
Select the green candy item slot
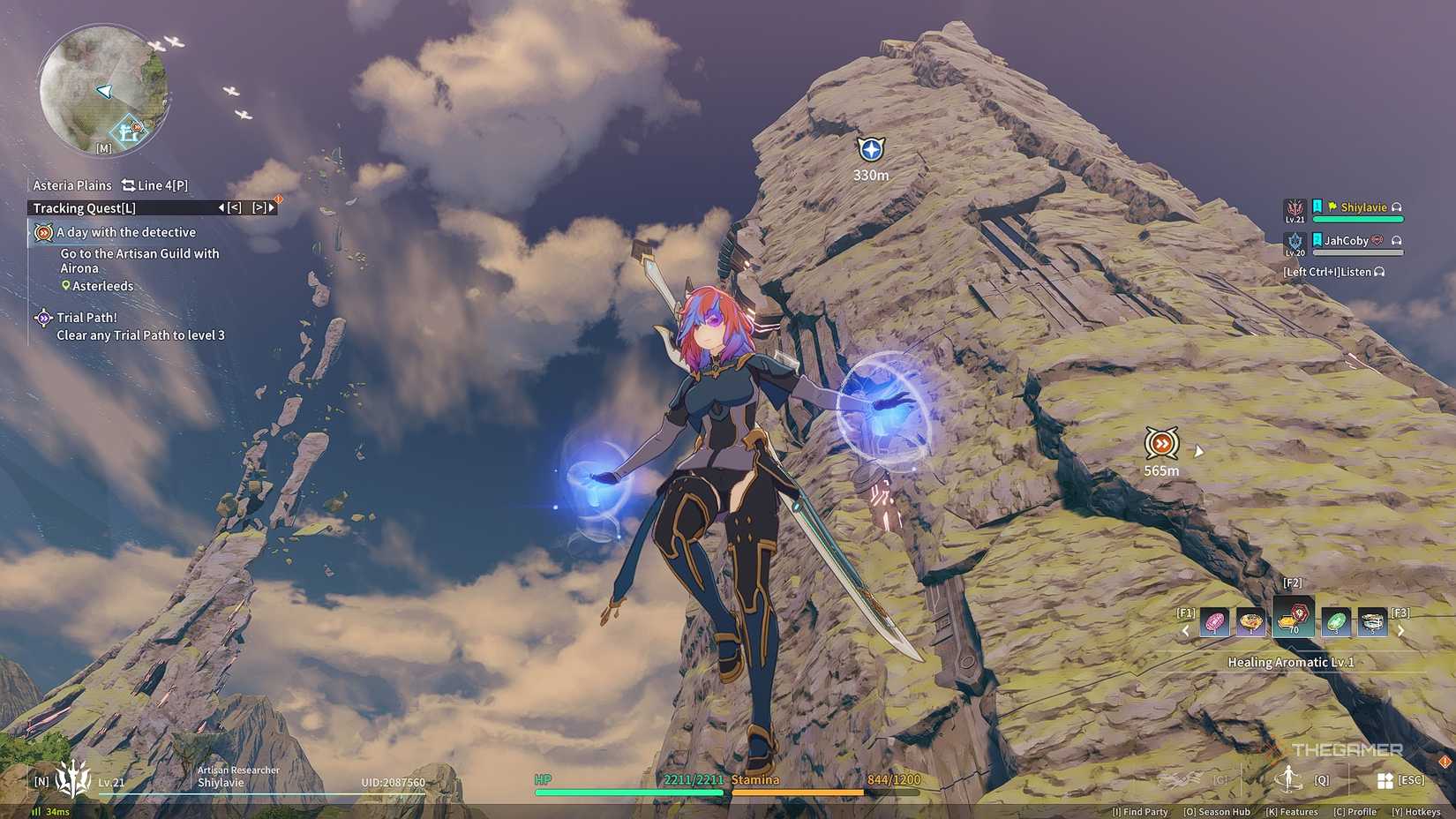click(1336, 622)
